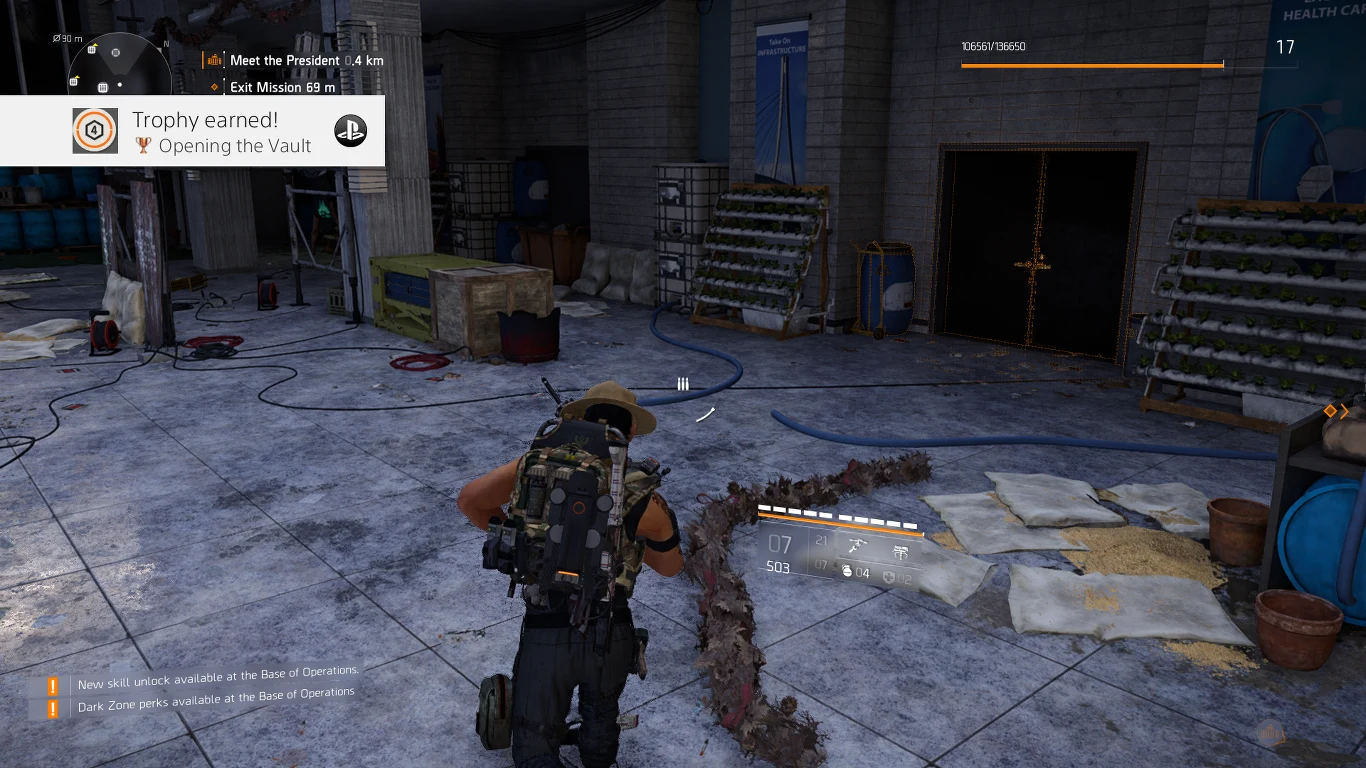
Task: Click the orange XP progress bar
Action: click(1090, 66)
